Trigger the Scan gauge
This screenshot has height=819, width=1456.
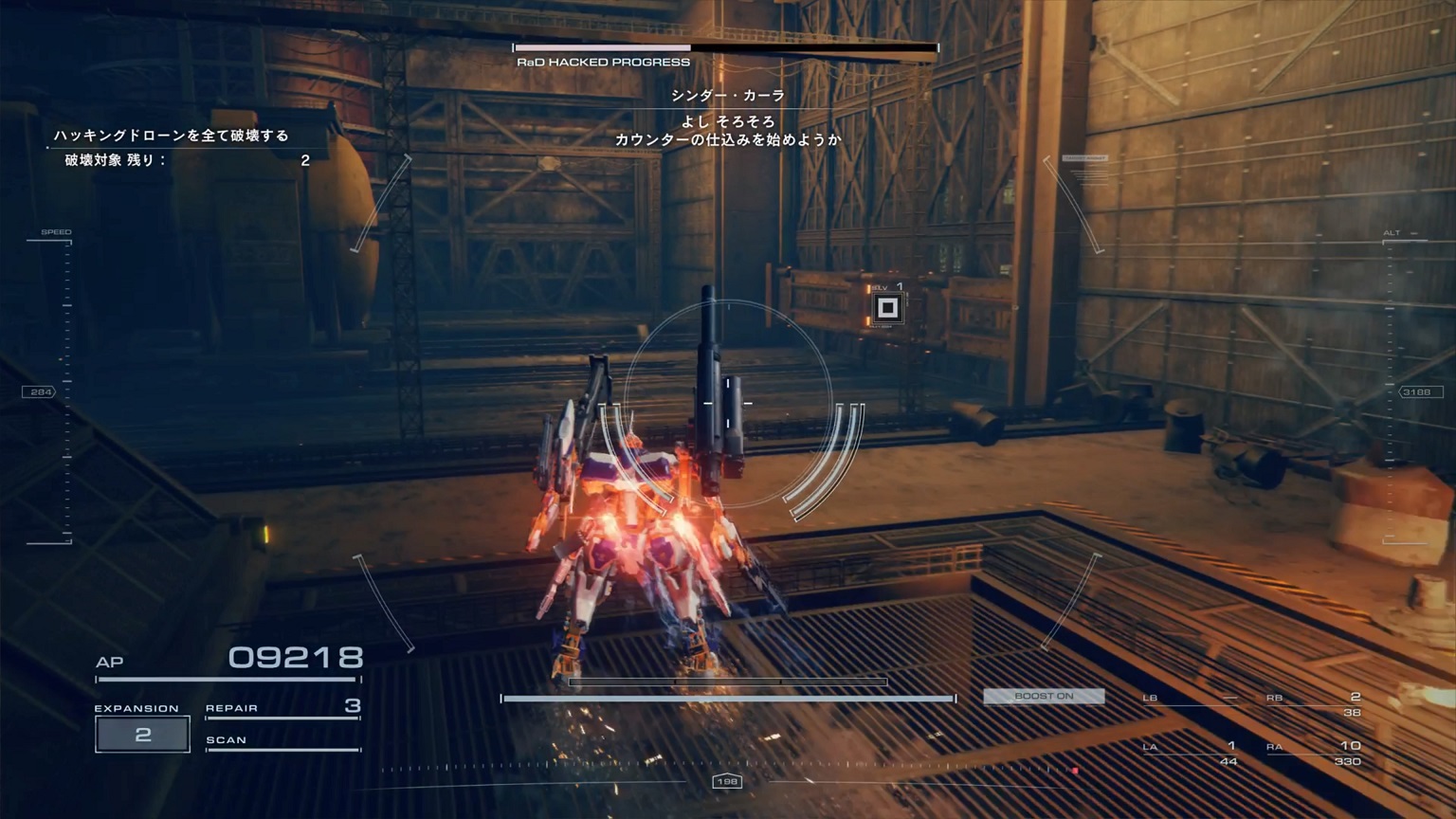tap(282, 741)
